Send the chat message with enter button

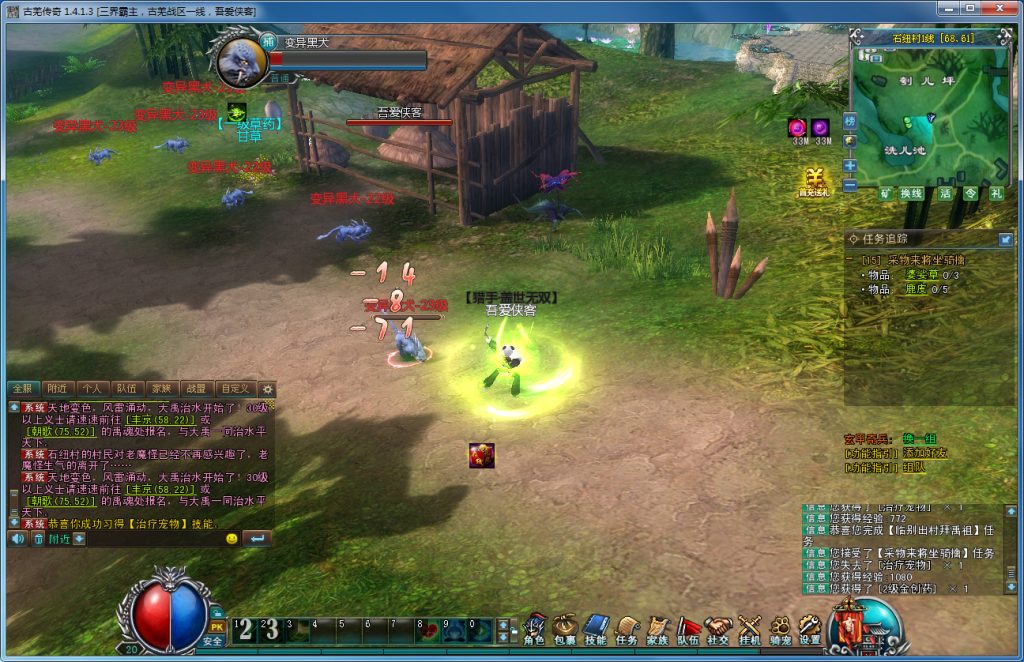coord(256,539)
